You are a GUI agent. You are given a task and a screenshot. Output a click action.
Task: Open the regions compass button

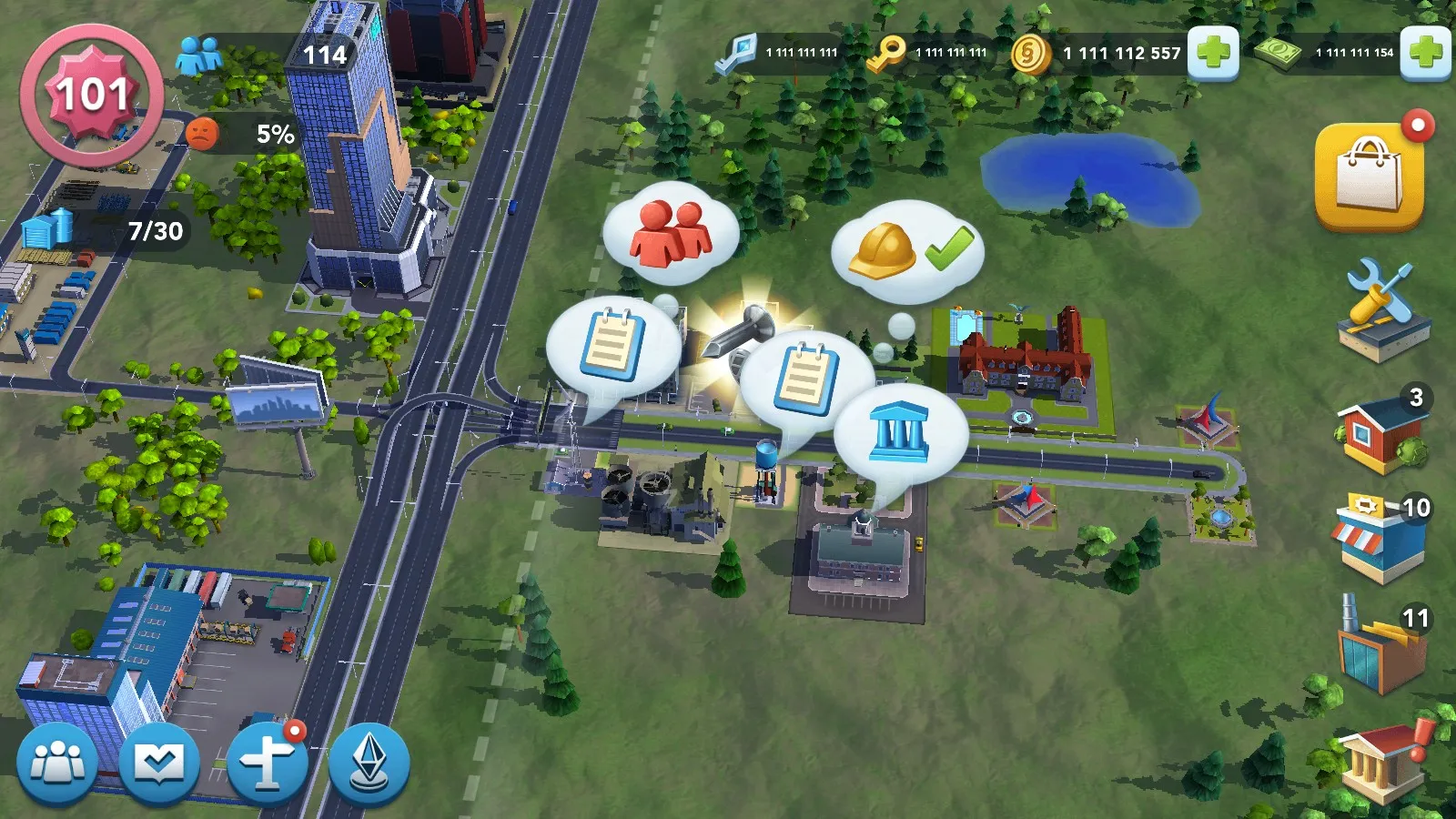(369, 763)
